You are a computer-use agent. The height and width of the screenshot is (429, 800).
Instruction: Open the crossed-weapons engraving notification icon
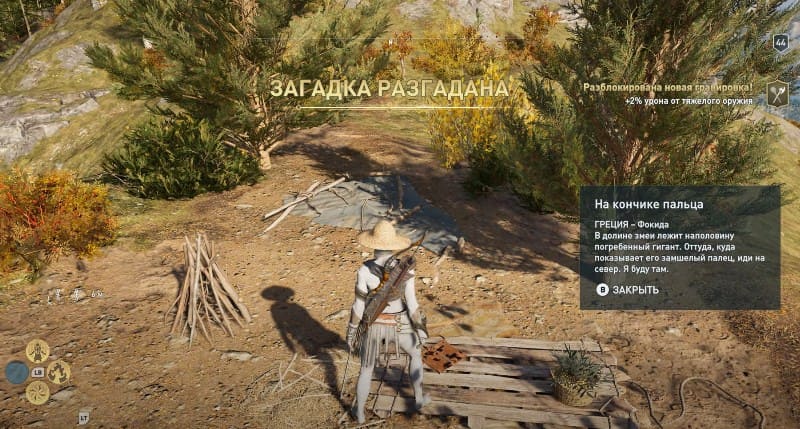click(777, 94)
